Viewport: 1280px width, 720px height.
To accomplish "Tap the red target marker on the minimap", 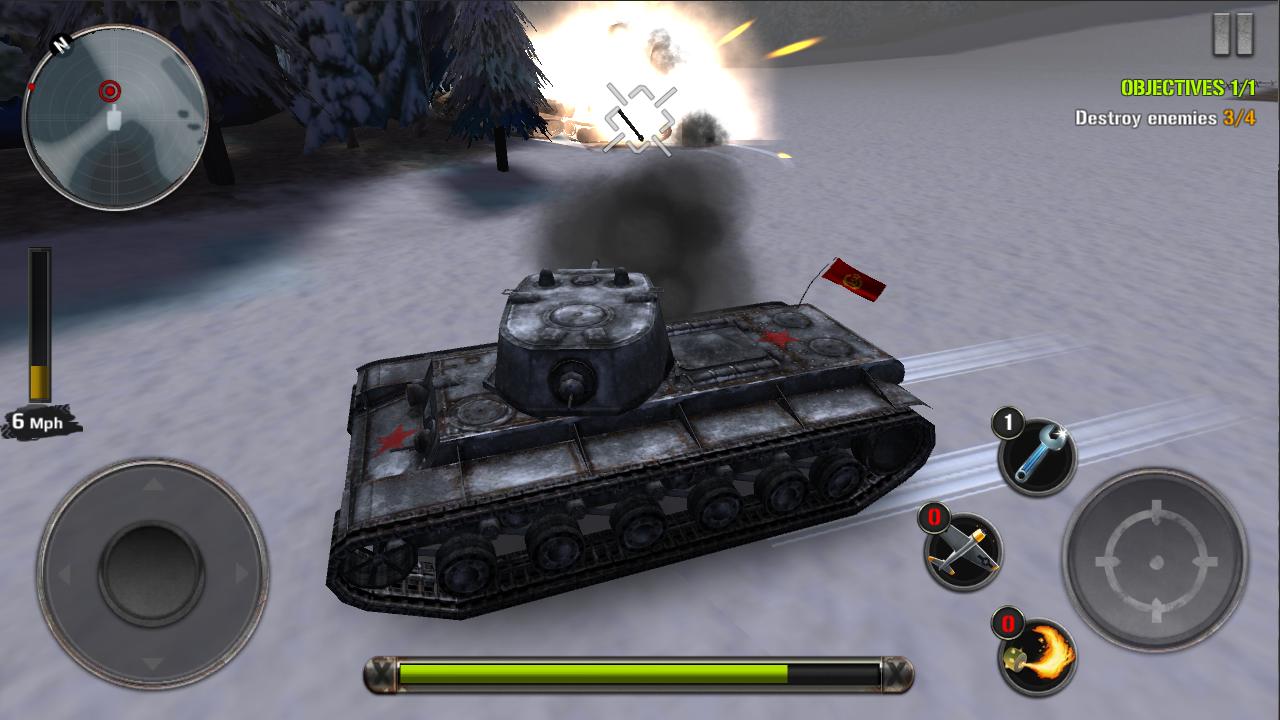I will pyautogui.click(x=108, y=89).
